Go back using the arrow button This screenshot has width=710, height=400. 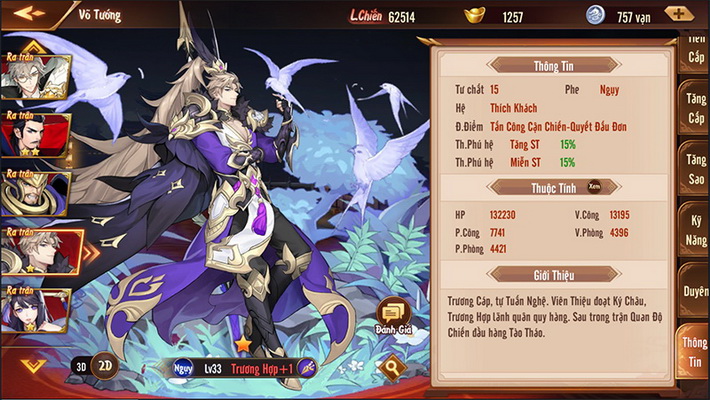pyautogui.click(x=30, y=14)
